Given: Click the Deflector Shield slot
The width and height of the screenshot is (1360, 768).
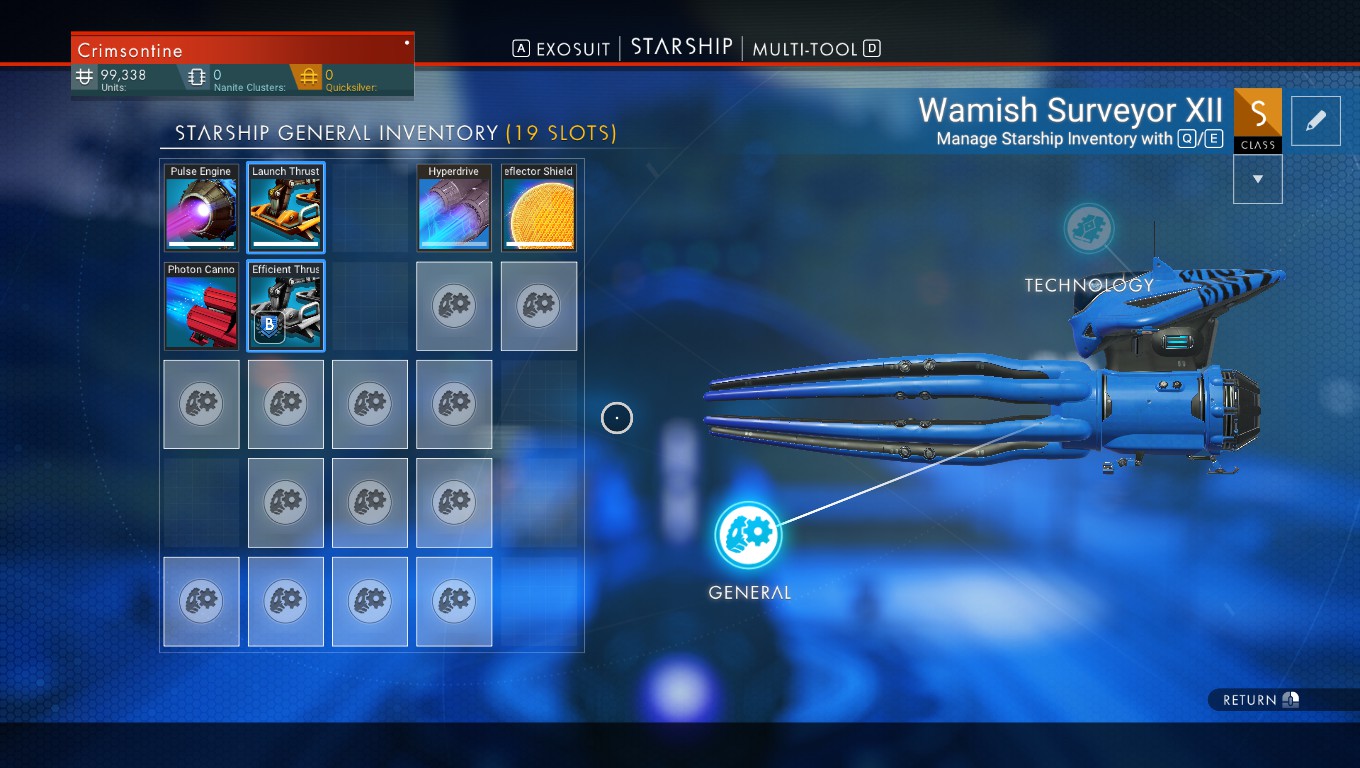Looking at the screenshot, I should pyautogui.click(x=539, y=208).
